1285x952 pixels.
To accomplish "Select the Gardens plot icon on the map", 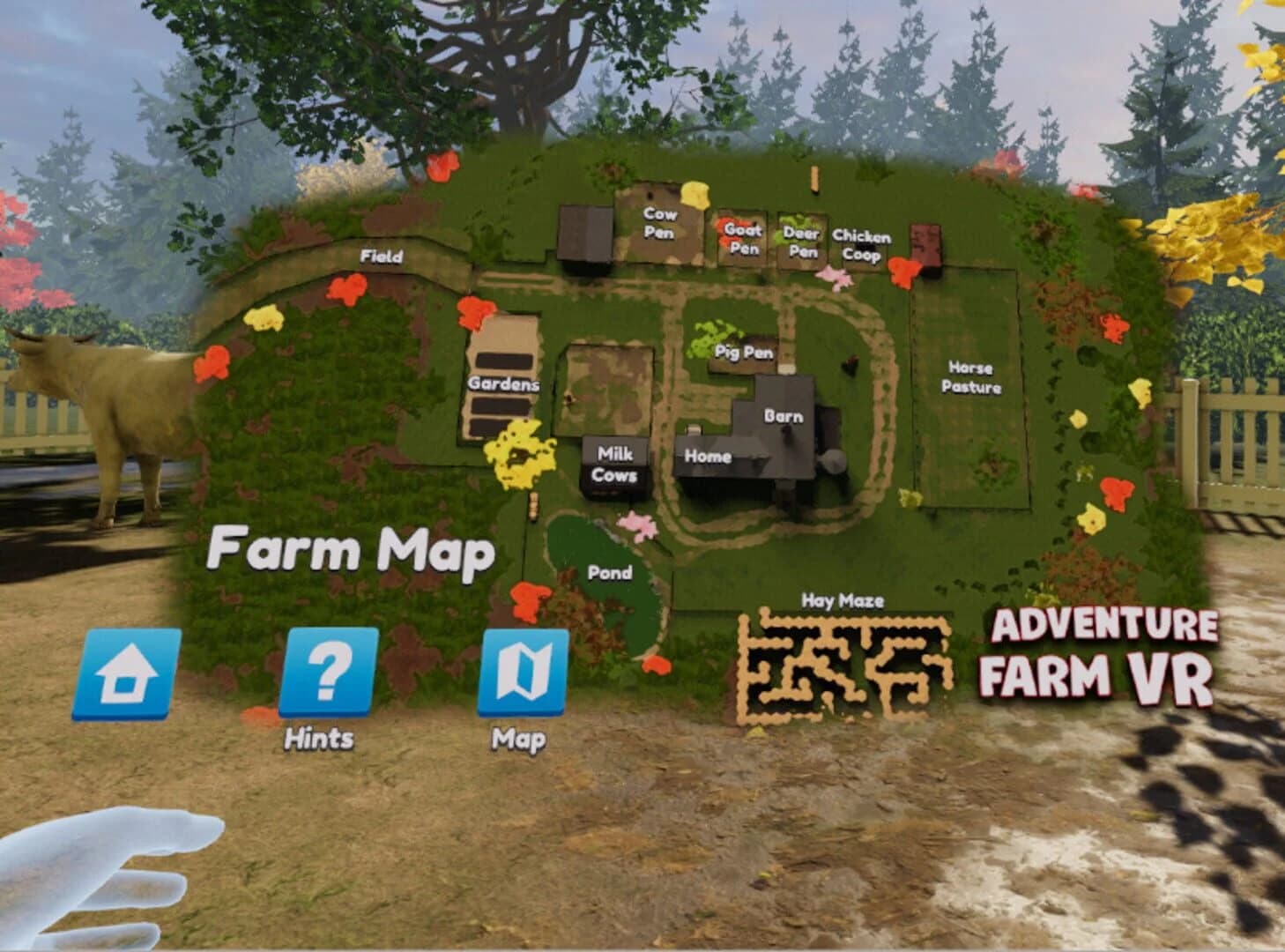I will (502, 383).
